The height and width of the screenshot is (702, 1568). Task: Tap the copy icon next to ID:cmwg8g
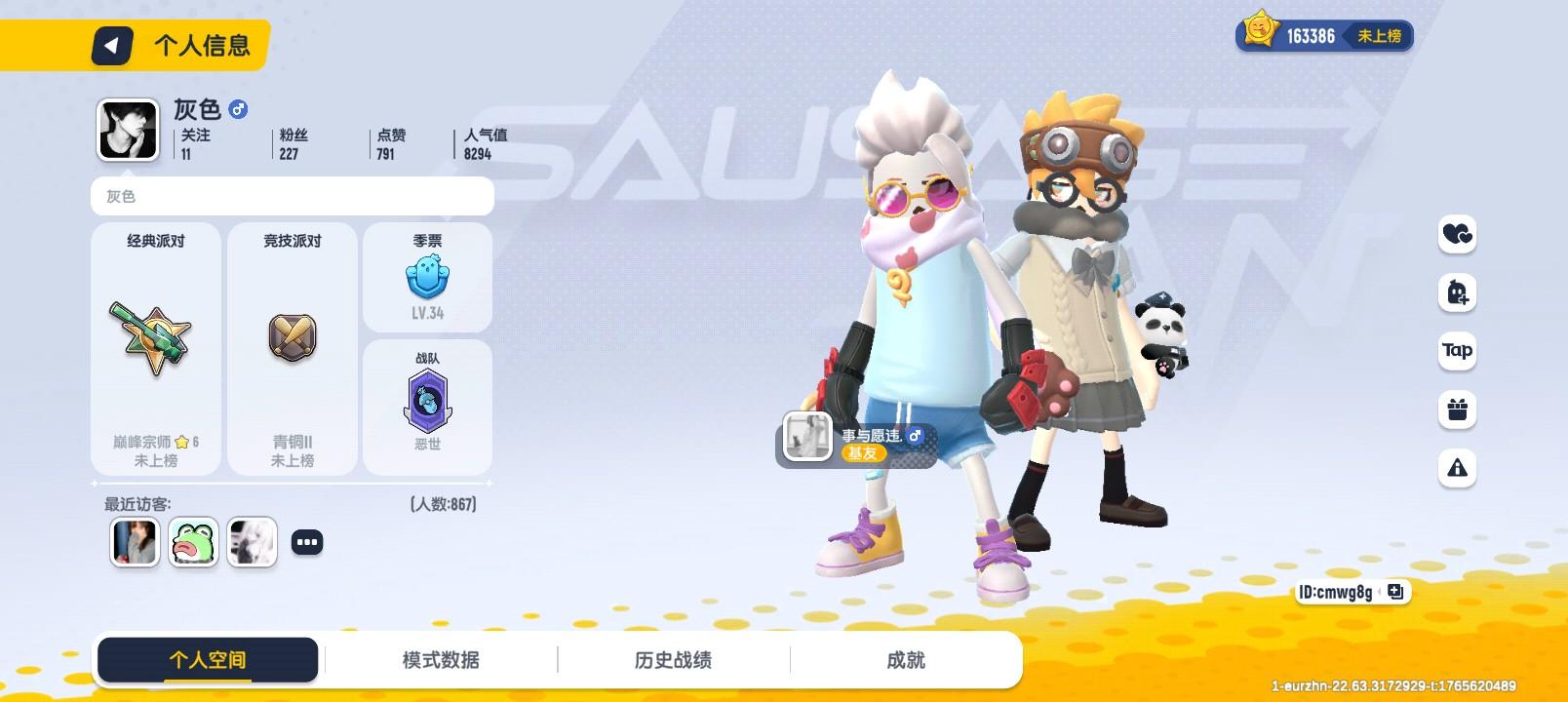click(x=1397, y=592)
